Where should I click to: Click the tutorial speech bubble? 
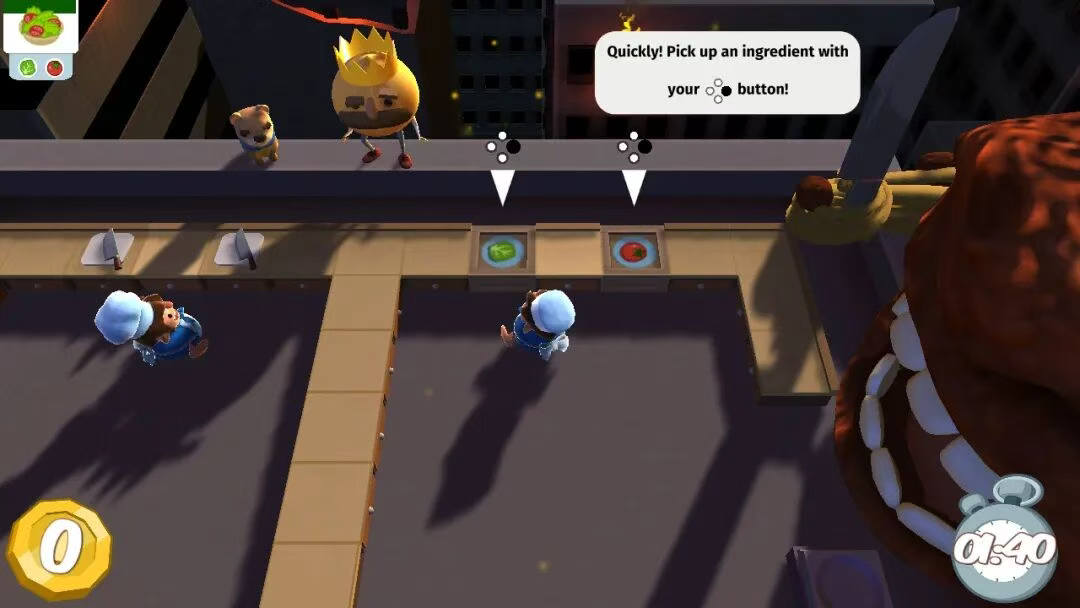point(727,71)
